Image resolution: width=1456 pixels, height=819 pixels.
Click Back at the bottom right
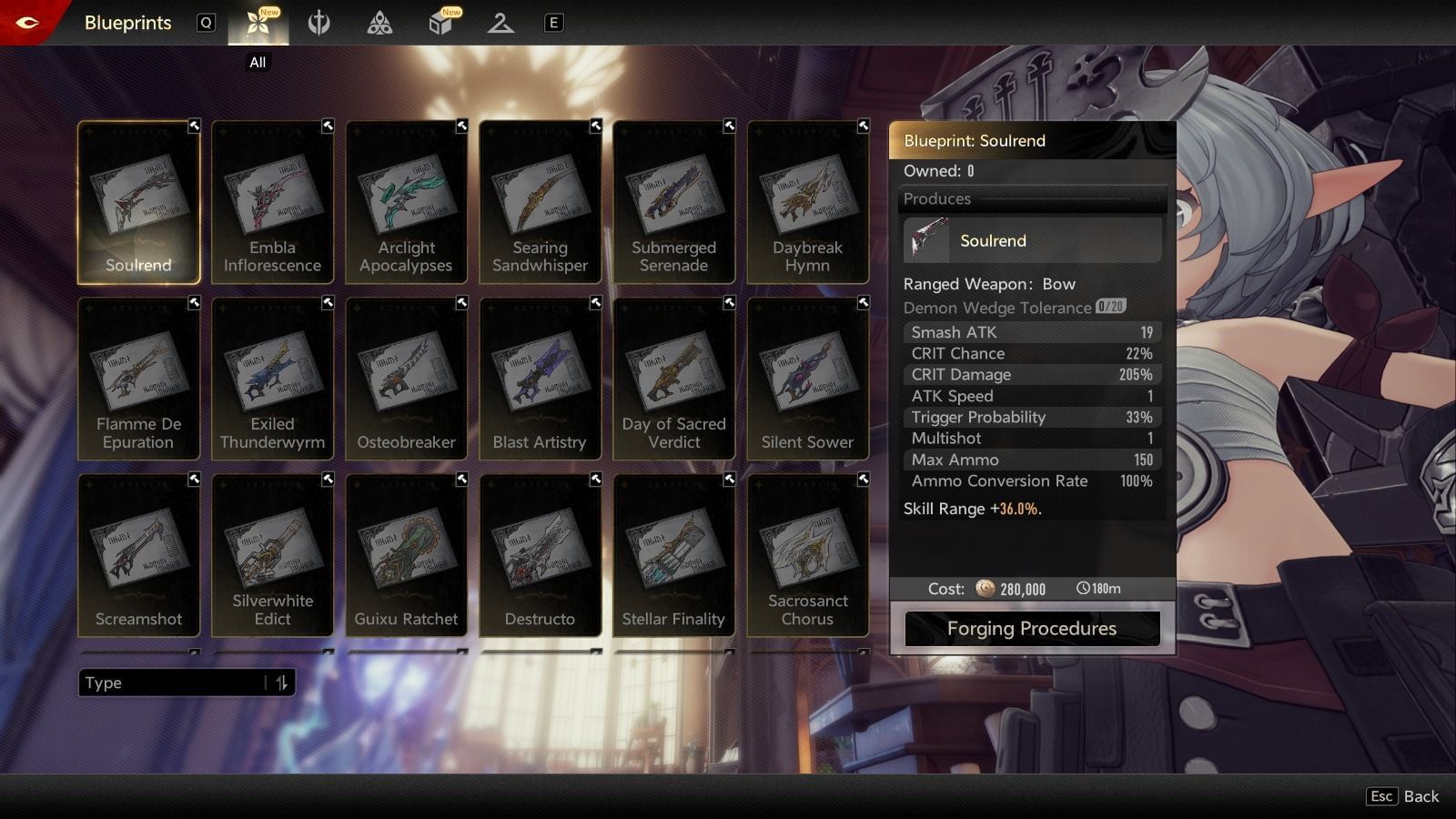pyautogui.click(x=1423, y=796)
